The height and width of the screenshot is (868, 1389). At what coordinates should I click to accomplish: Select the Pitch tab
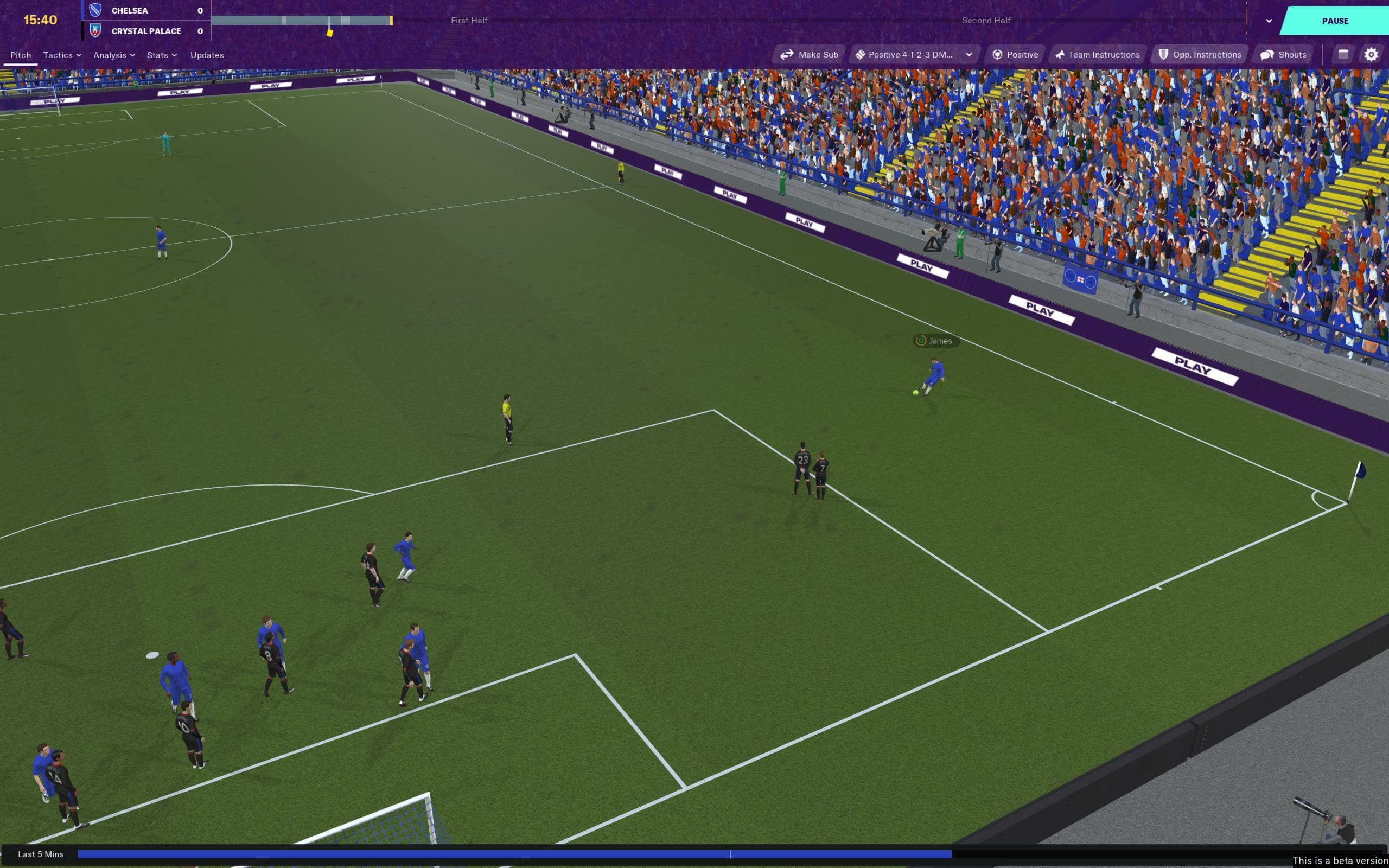click(x=20, y=55)
